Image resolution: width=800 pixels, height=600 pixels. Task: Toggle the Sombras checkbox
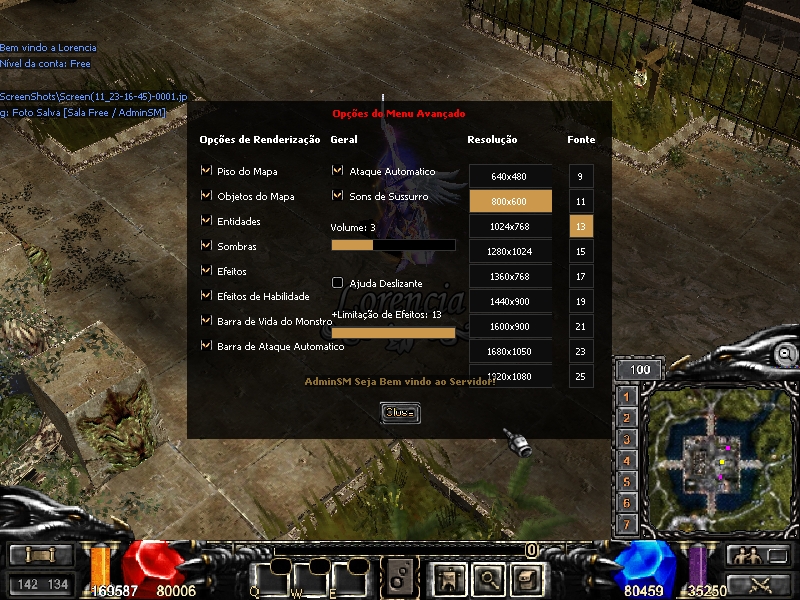(206, 246)
